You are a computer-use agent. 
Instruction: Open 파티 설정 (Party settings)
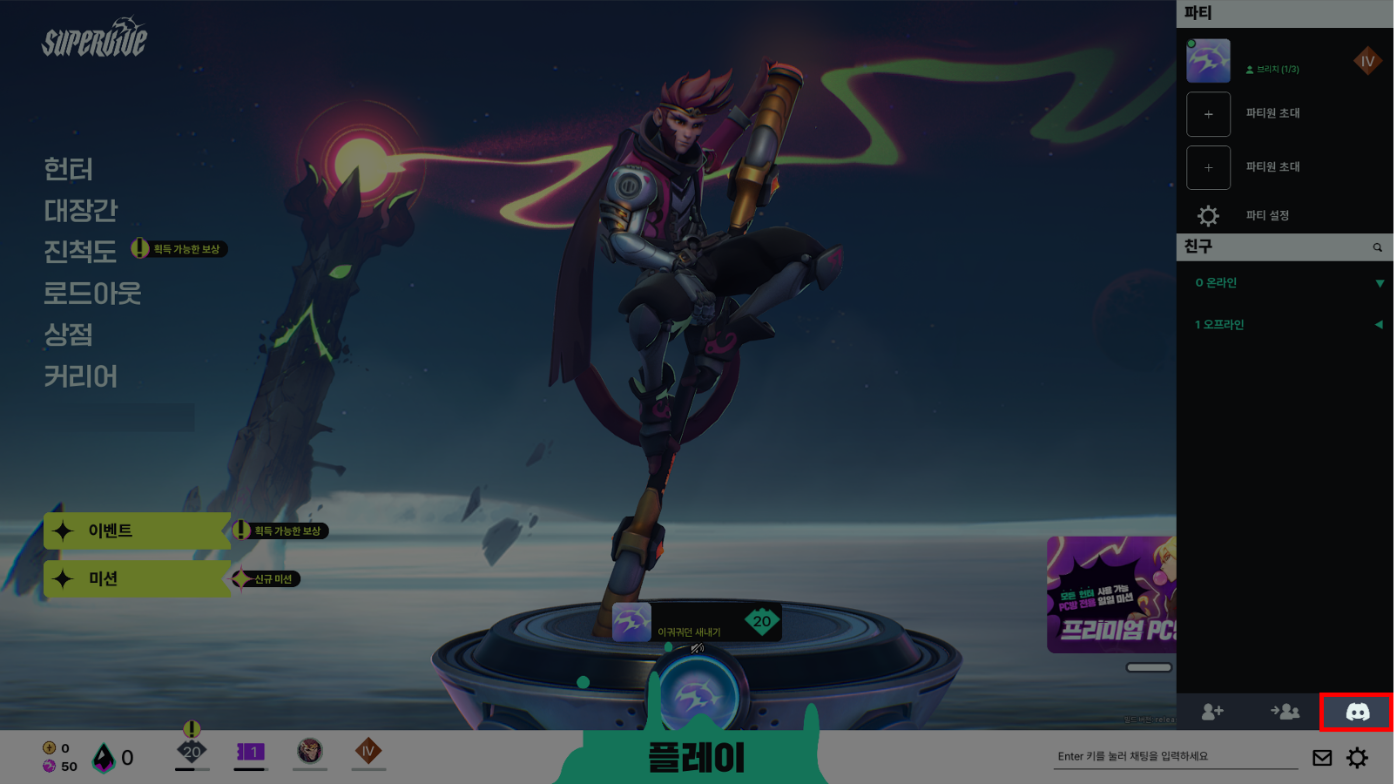[1266, 216]
